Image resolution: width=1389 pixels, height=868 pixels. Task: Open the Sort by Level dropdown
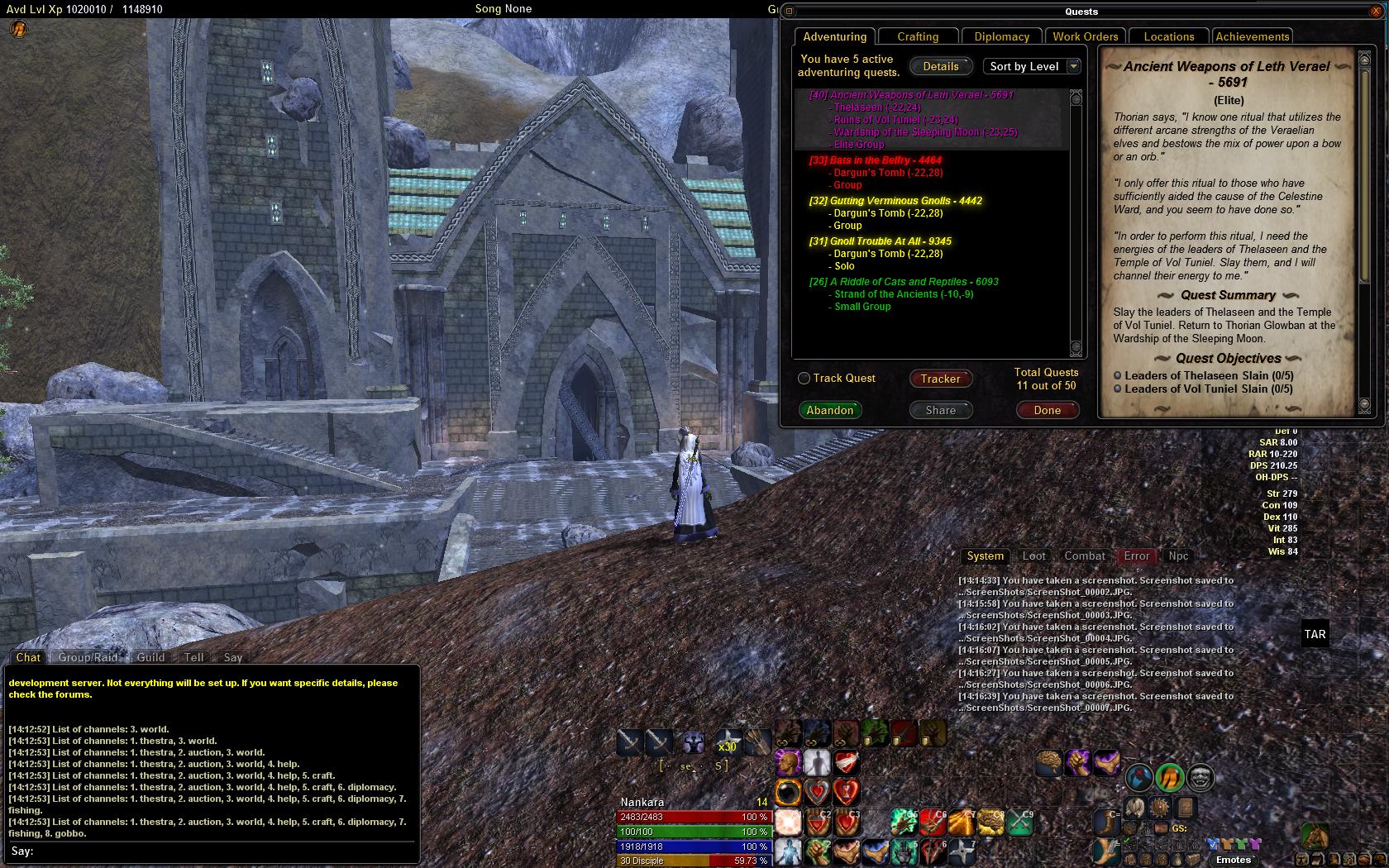click(1033, 66)
